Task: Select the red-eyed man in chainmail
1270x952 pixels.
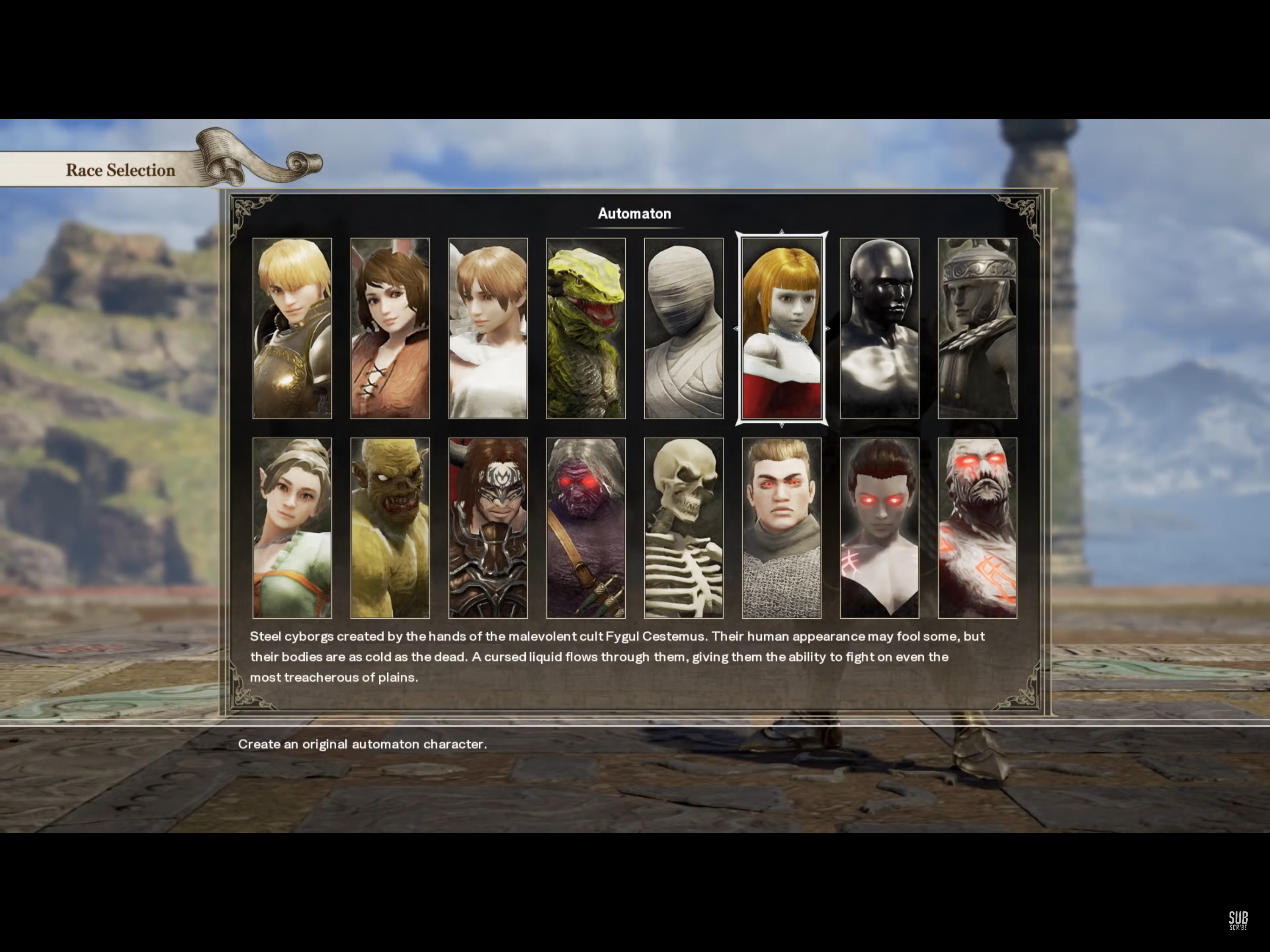Action: click(x=781, y=528)
